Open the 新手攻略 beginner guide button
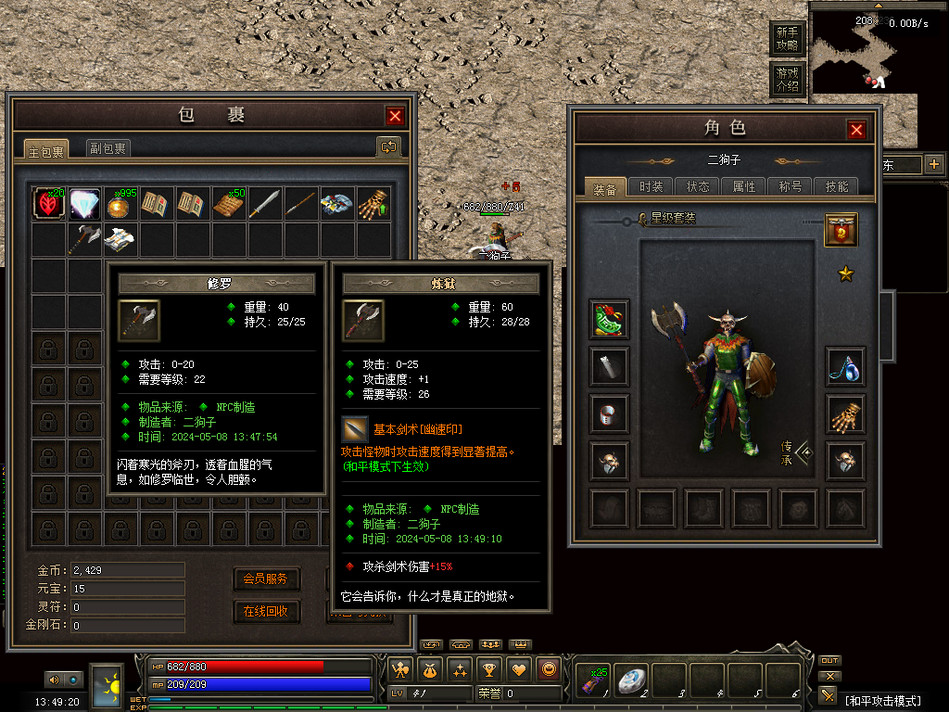Screen dimensions: 949x712 click(x=788, y=40)
